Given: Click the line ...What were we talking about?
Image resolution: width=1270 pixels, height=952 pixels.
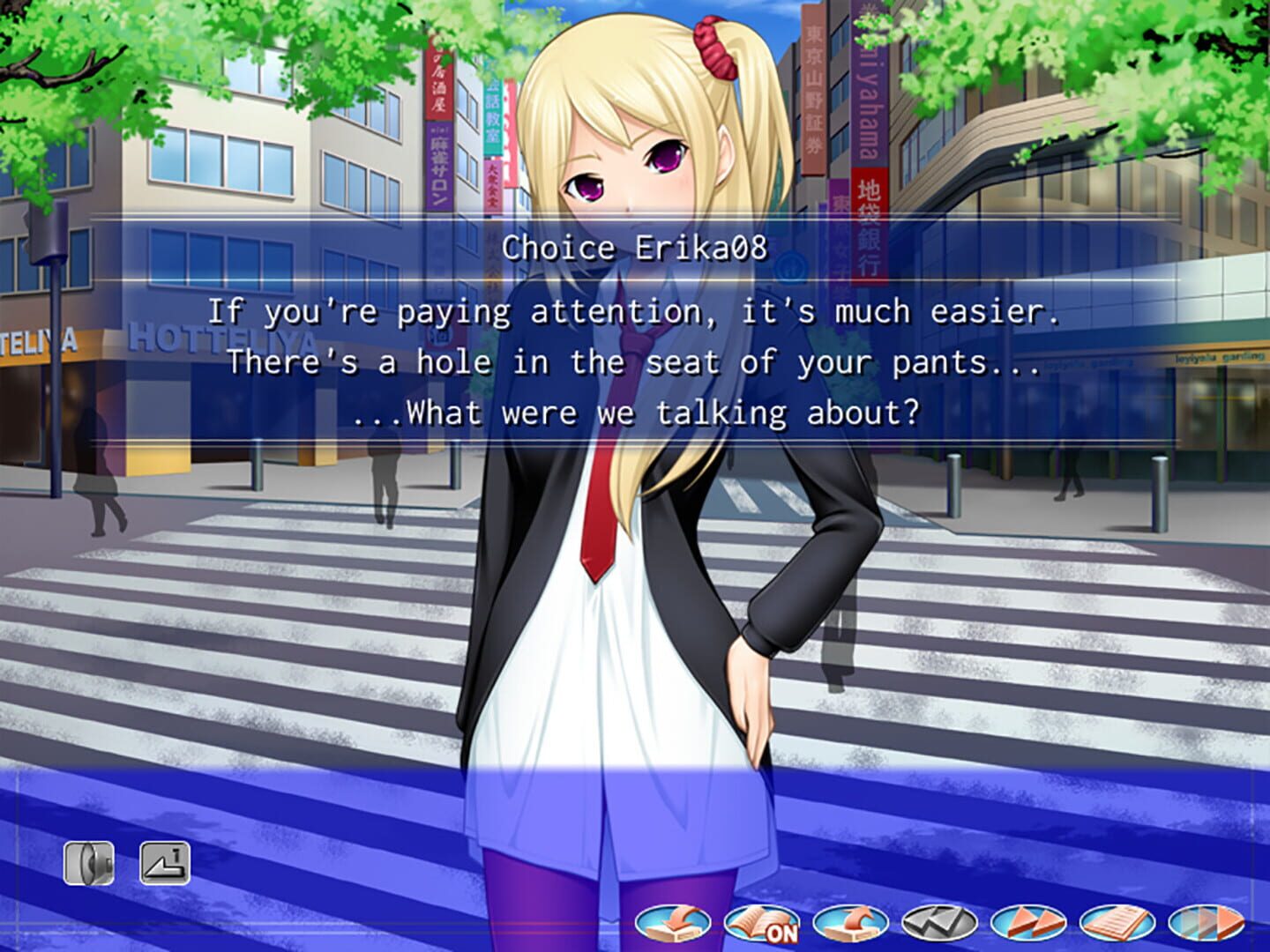Looking at the screenshot, I should click(x=635, y=411).
